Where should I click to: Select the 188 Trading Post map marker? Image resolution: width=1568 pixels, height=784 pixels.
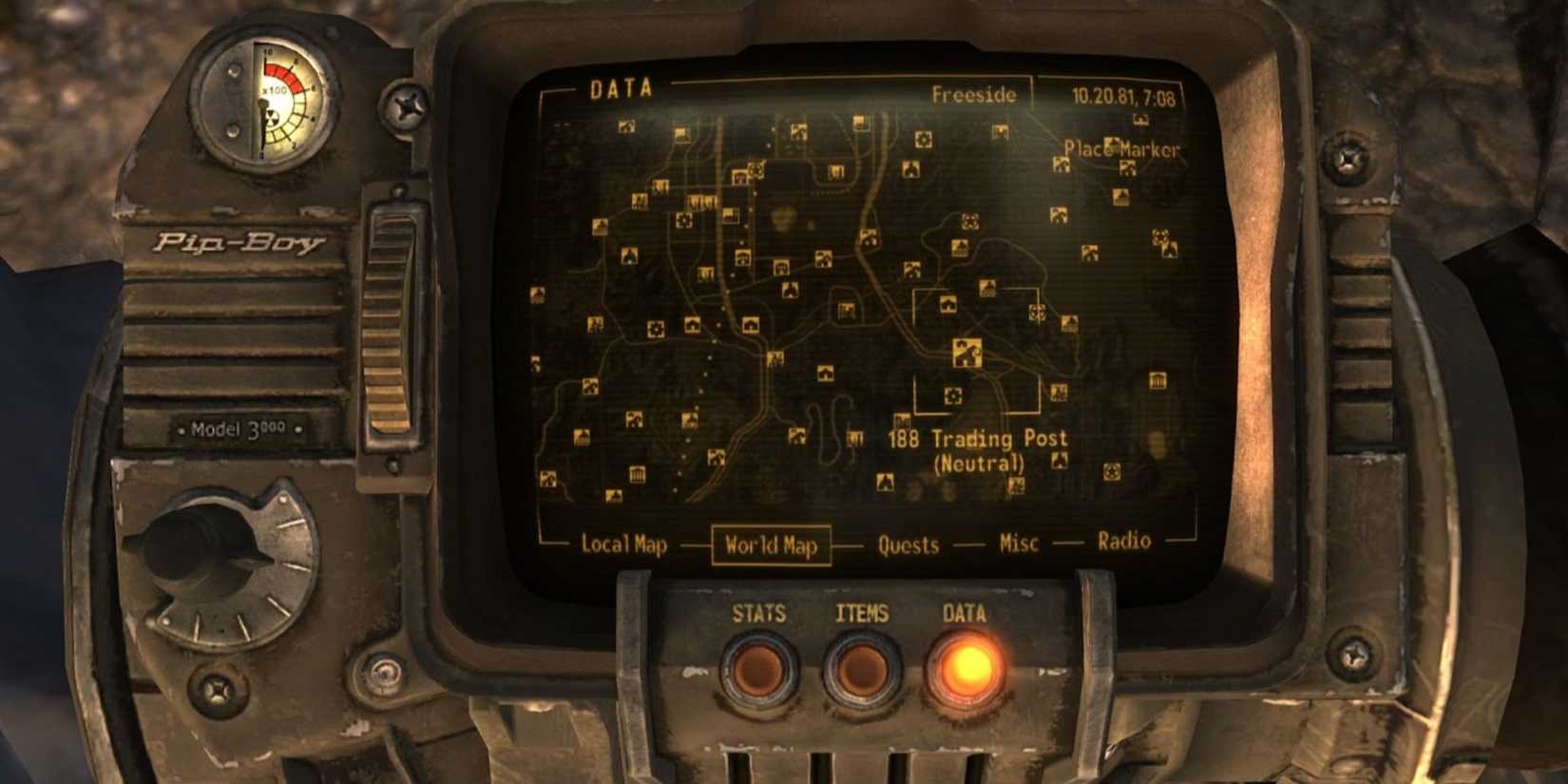click(966, 353)
